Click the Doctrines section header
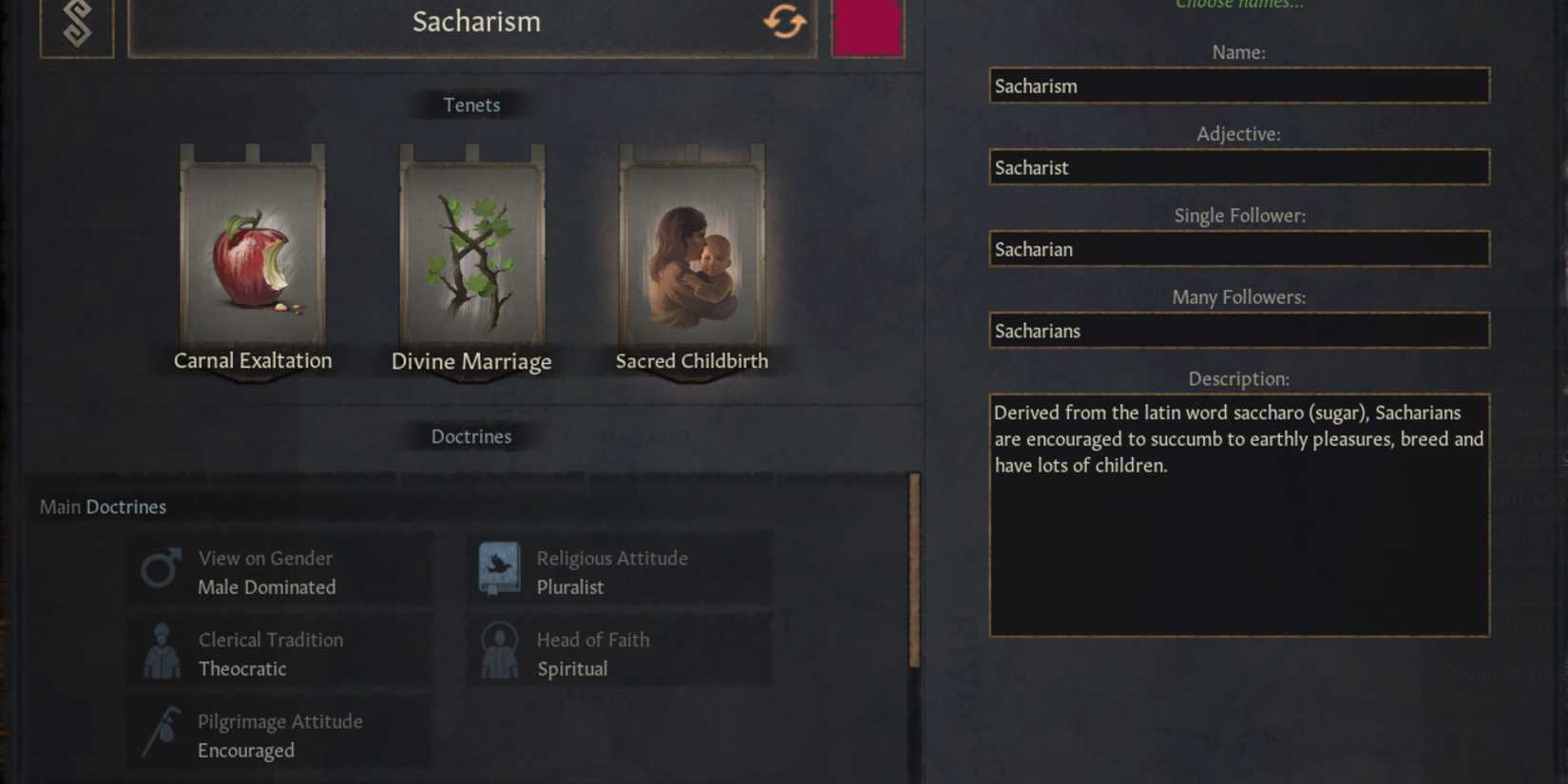1568x784 pixels. (x=471, y=436)
